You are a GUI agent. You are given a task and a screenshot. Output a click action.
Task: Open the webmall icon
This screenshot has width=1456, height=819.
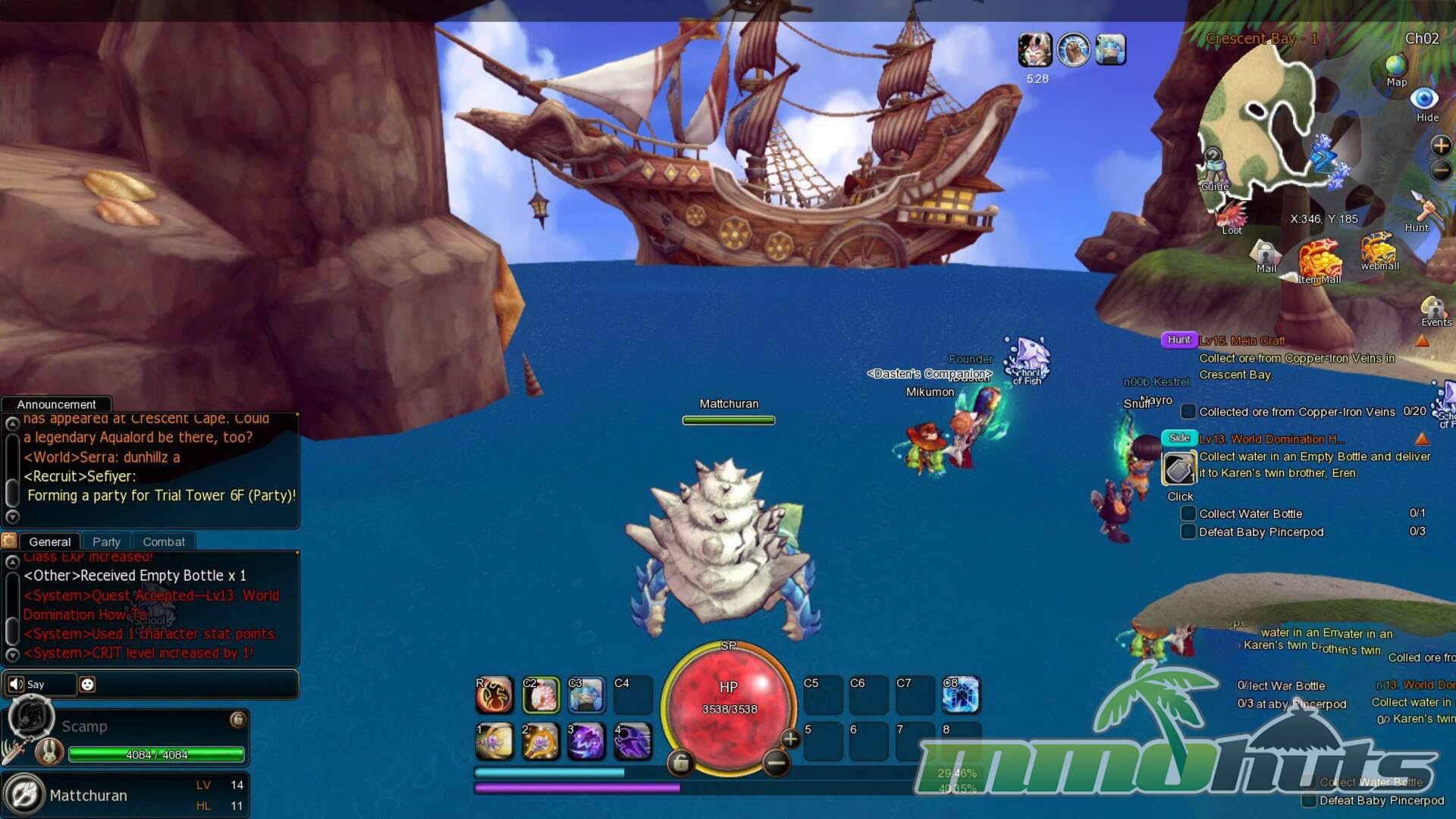(1379, 250)
